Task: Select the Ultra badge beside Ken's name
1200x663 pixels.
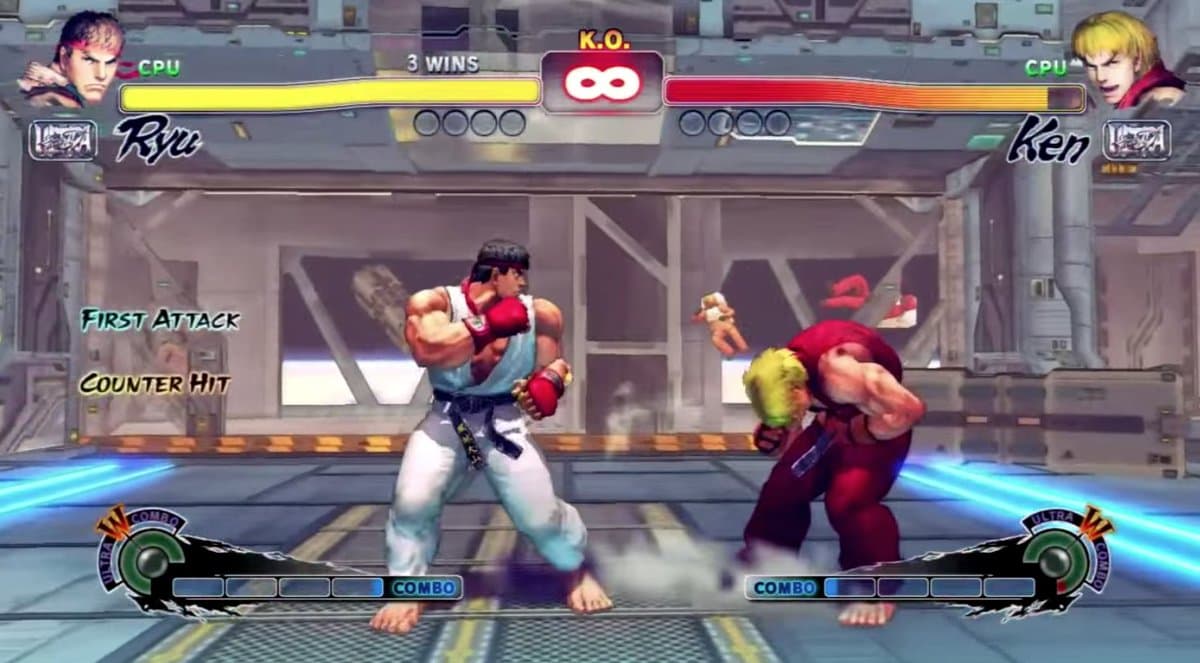Action: click(1136, 140)
